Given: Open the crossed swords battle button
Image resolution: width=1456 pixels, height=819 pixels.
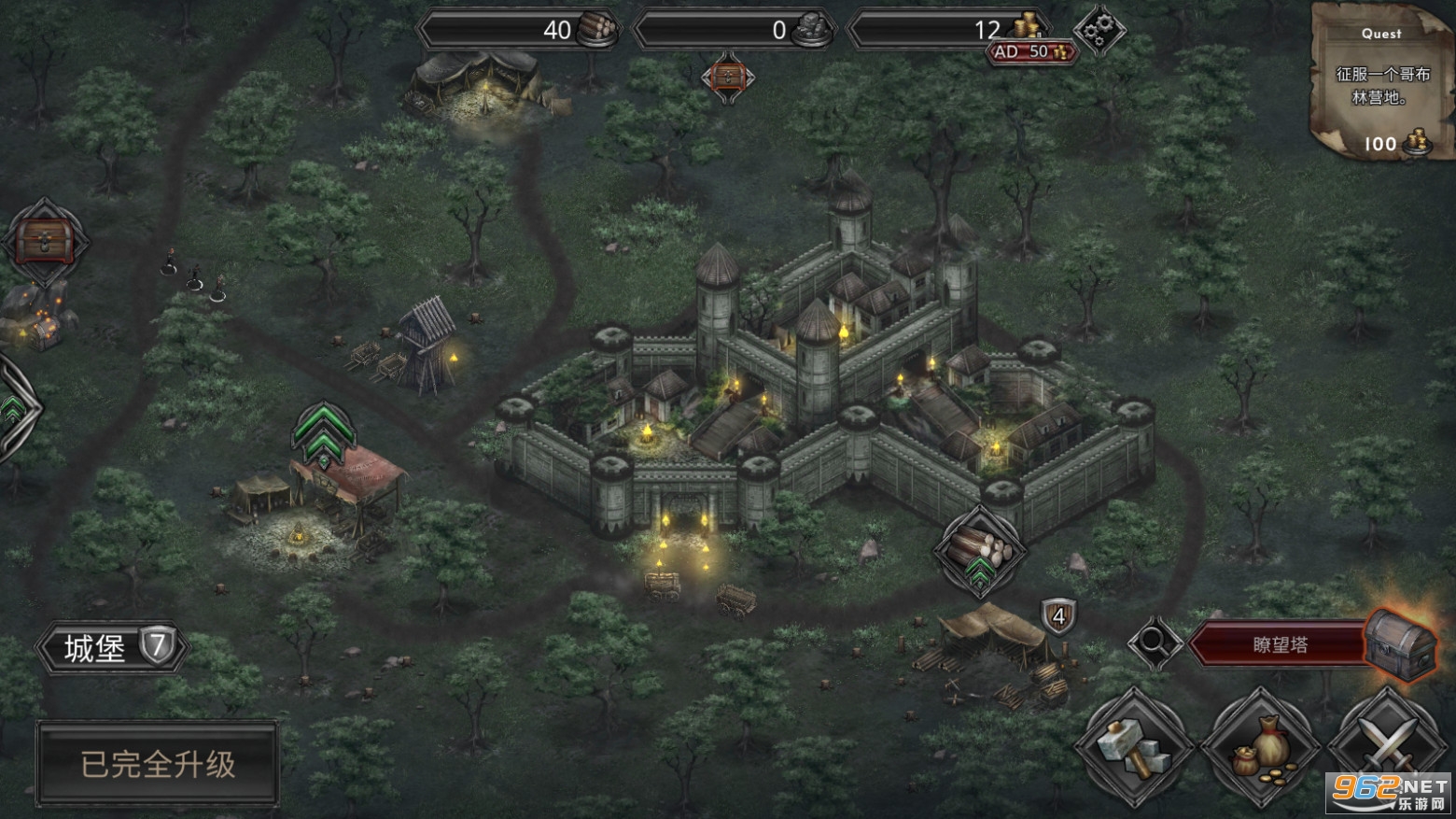Looking at the screenshot, I should pyautogui.click(x=1388, y=748).
